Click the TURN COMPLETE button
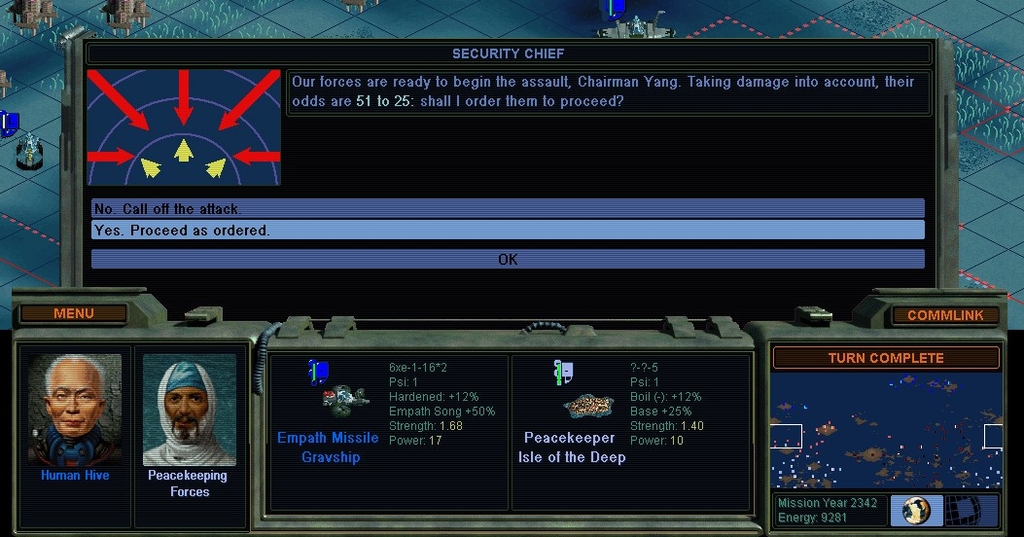1024x537 pixels. coord(885,358)
